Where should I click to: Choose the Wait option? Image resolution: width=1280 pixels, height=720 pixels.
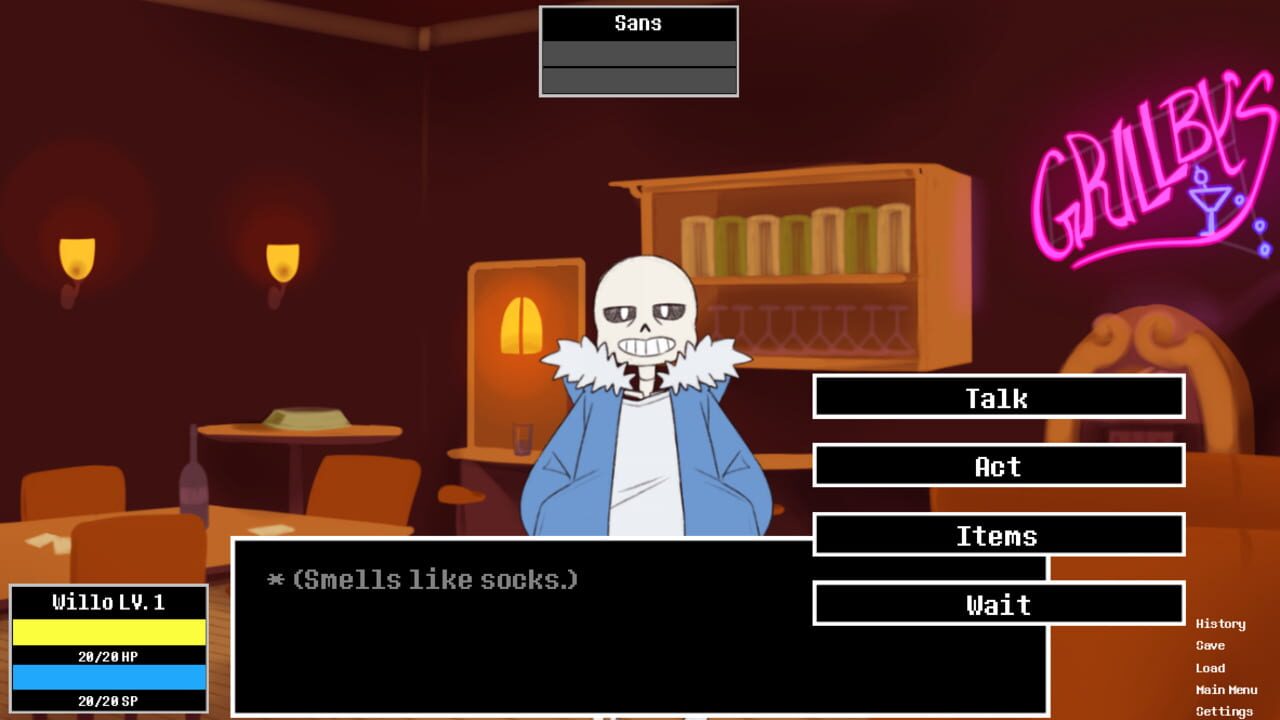coord(997,604)
